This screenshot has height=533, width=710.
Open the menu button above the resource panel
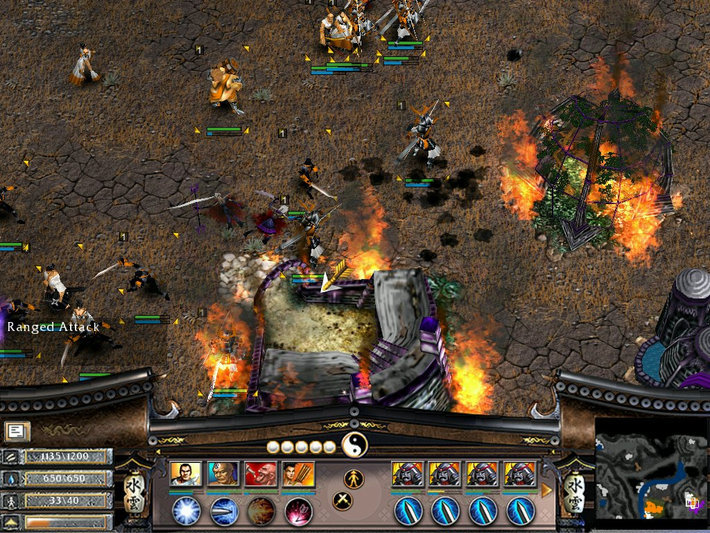[x=16, y=432]
